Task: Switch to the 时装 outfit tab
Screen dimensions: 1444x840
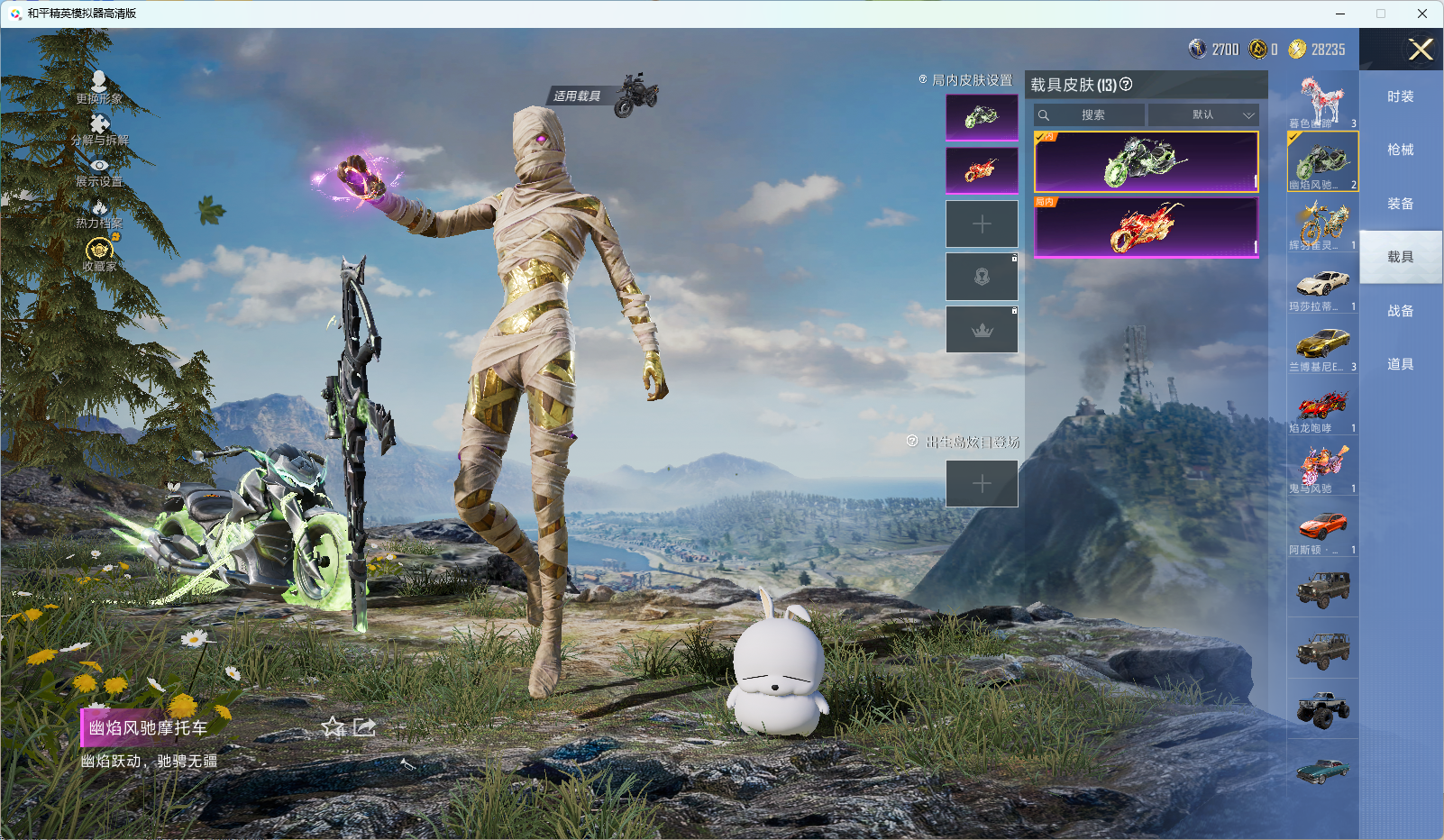Action: 1400,96
